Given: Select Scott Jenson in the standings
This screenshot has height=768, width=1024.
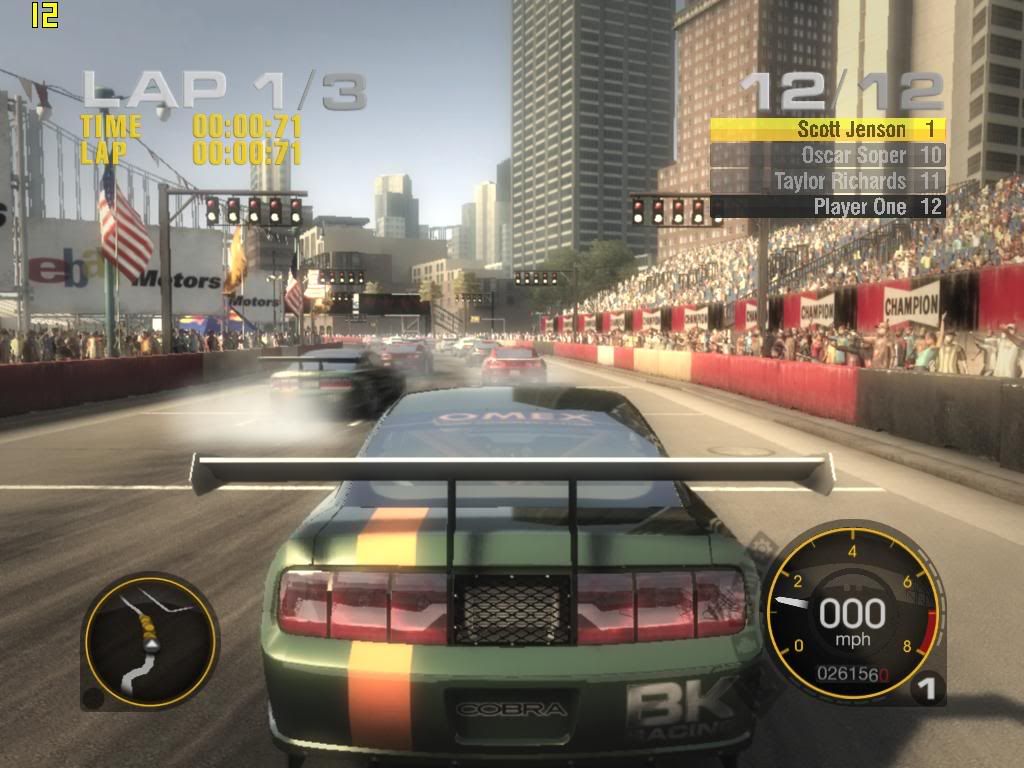Looking at the screenshot, I should pos(827,129).
